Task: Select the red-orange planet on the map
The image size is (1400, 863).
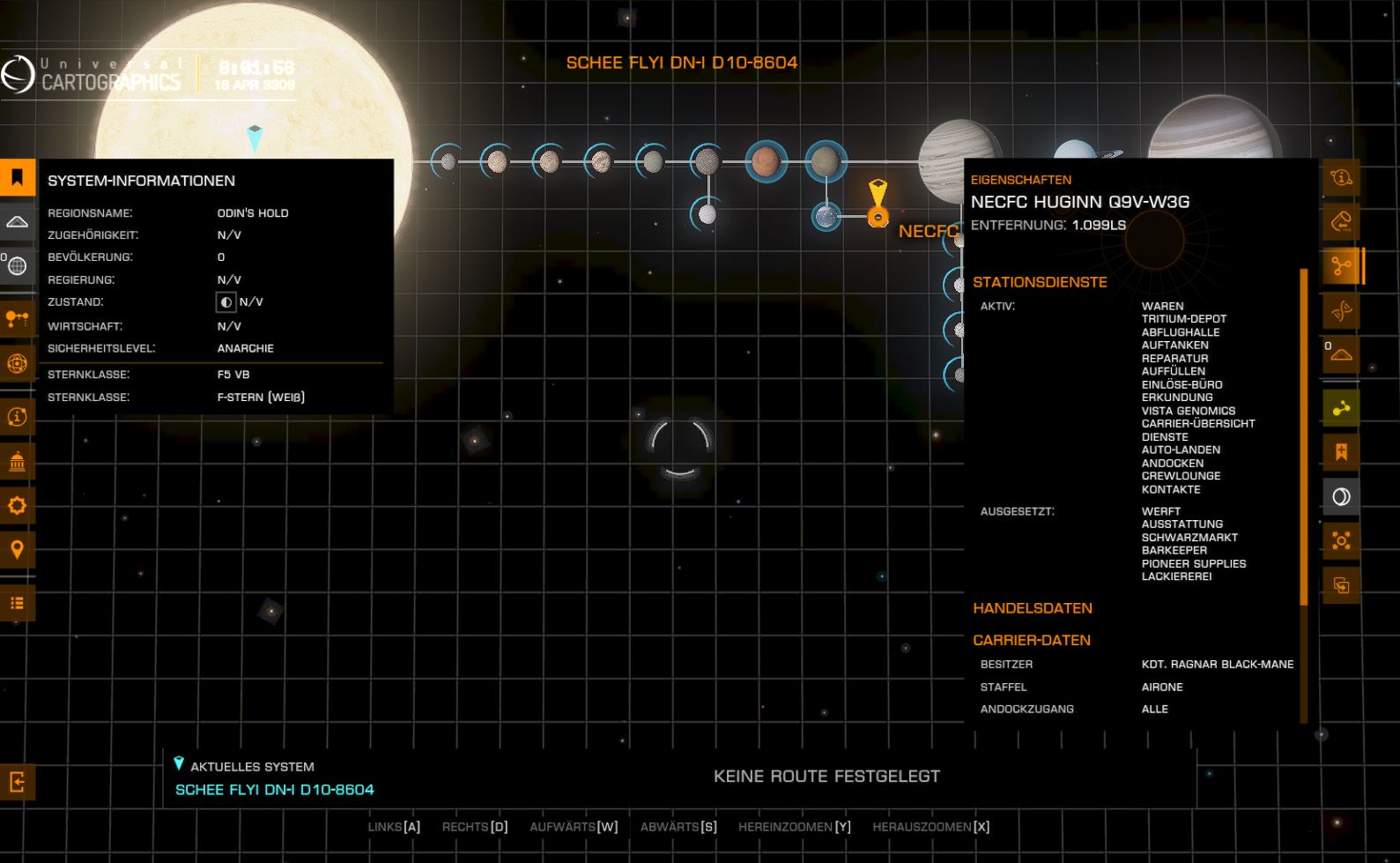Action: pyautogui.click(x=766, y=161)
